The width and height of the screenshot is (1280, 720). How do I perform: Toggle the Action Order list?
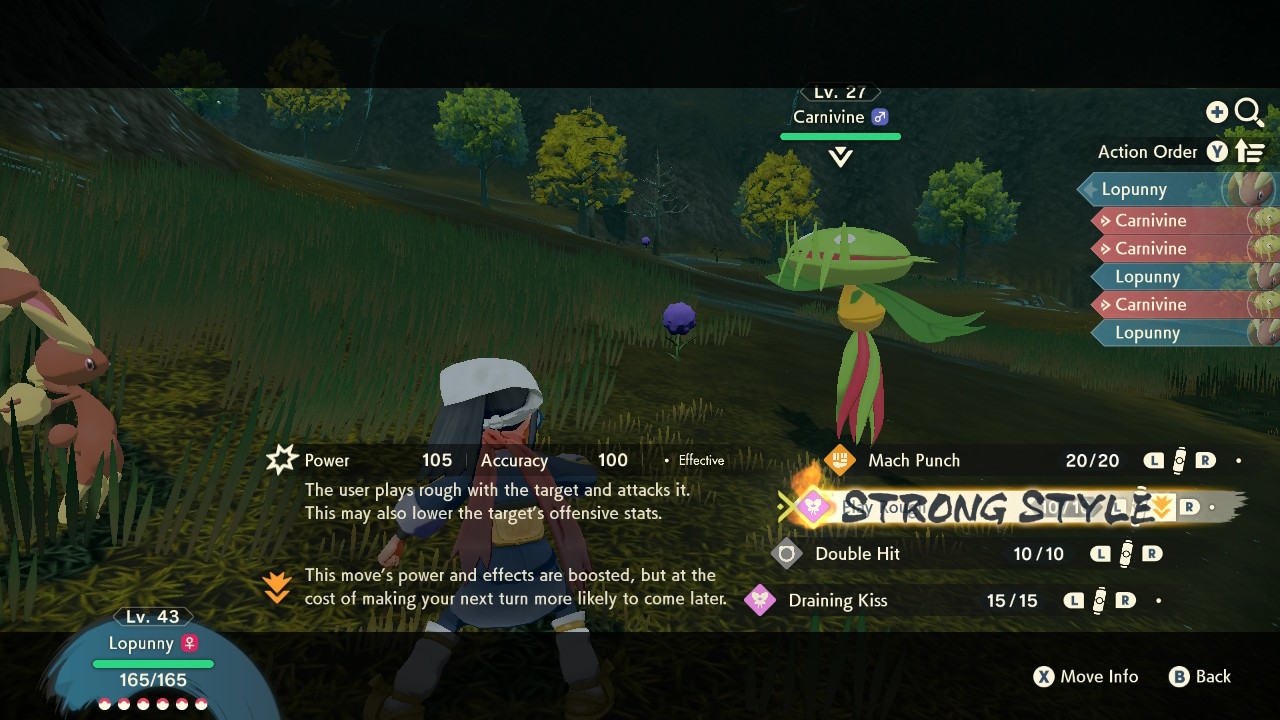coord(1180,152)
